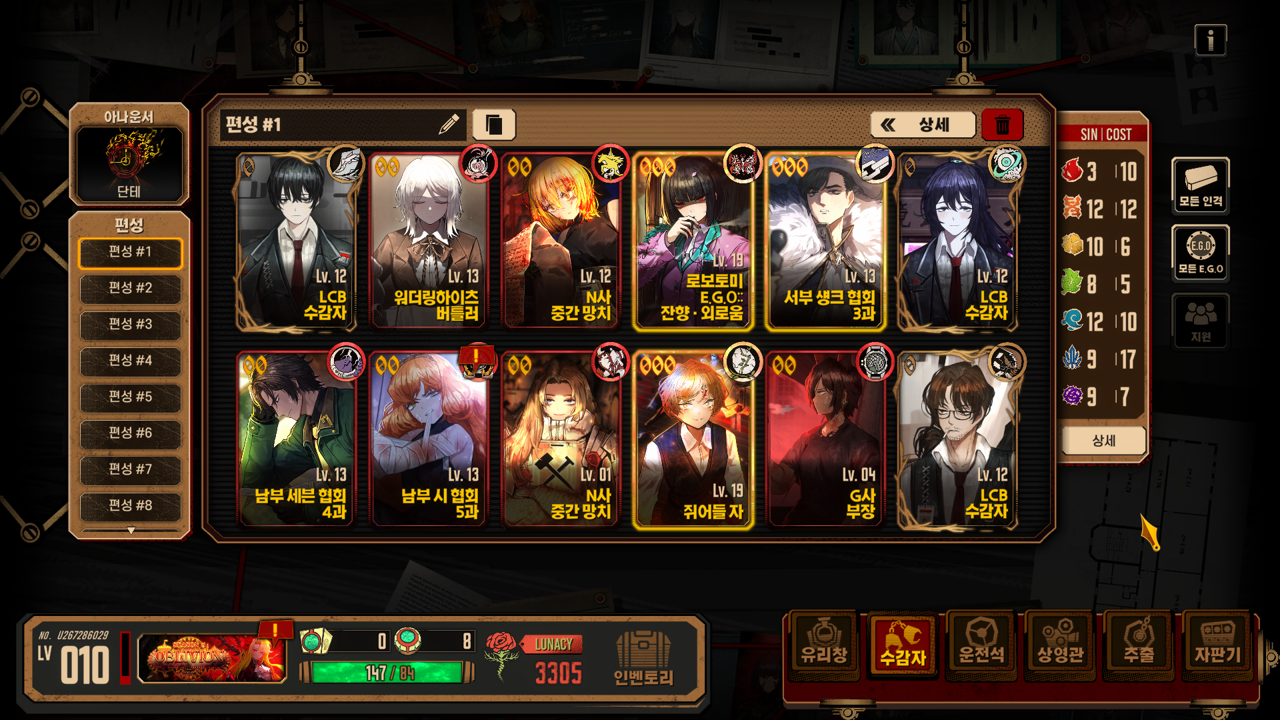Screen dimensions: 1280x720
Task: Click the pencil icon to rename formation
Action: [x=449, y=125]
